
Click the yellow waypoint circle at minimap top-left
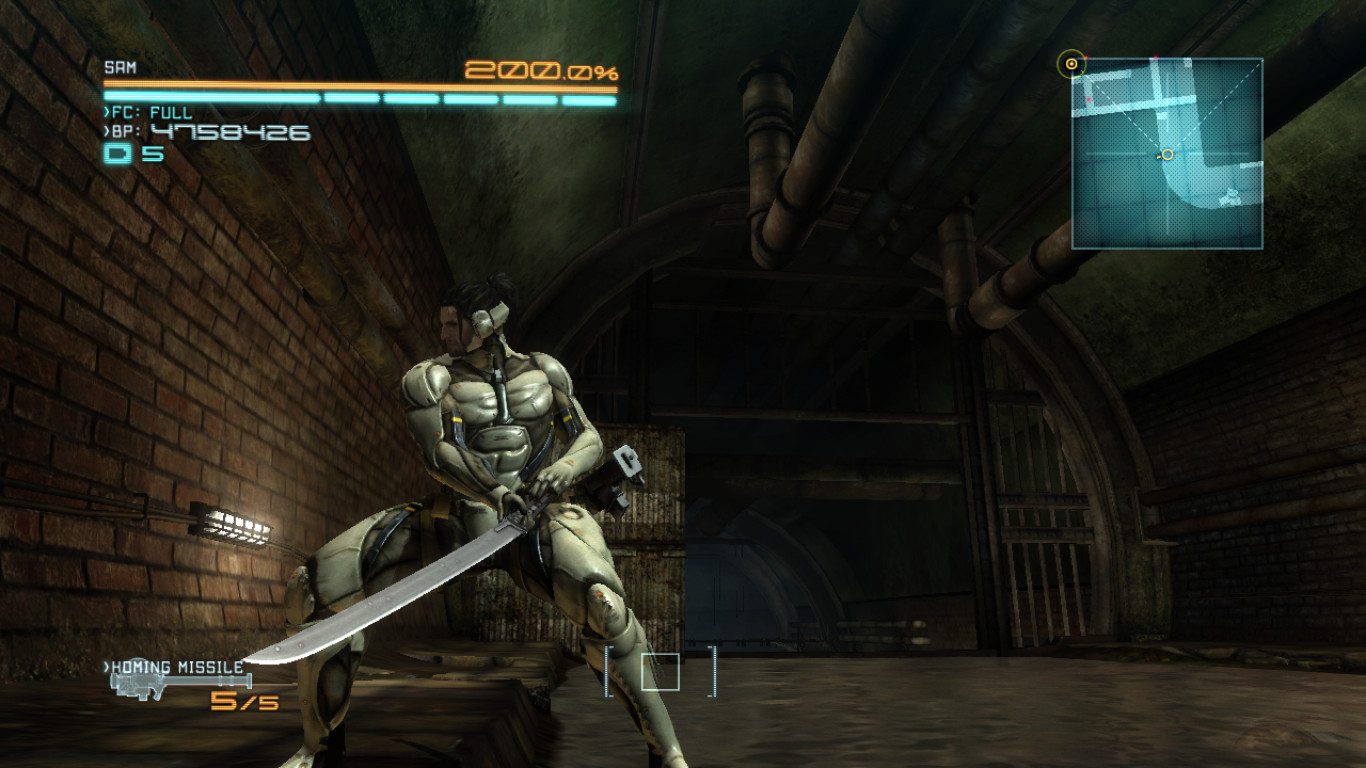[x=1074, y=63]
